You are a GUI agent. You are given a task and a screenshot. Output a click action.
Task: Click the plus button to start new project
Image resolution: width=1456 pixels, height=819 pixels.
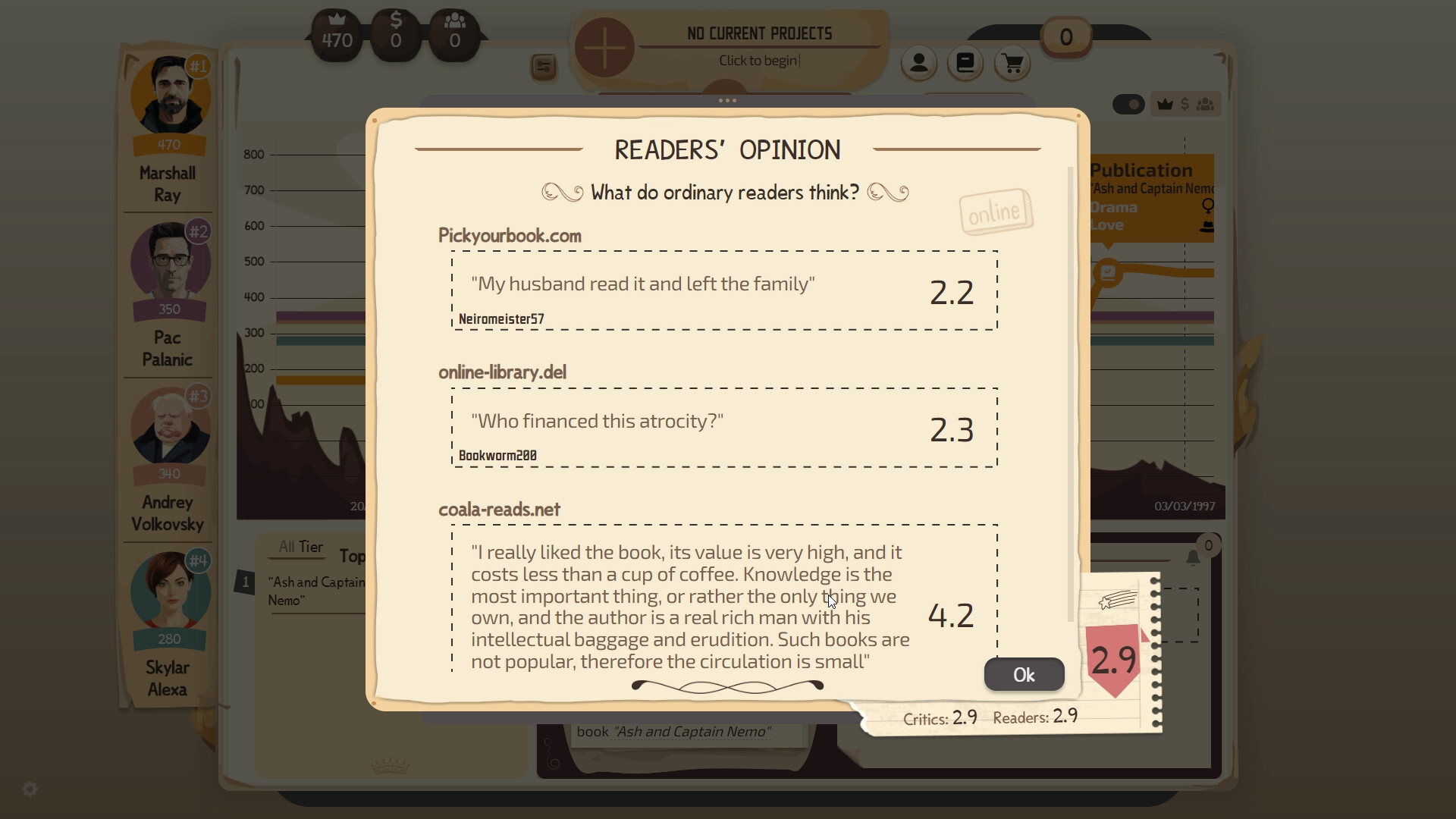coord(604,47)
